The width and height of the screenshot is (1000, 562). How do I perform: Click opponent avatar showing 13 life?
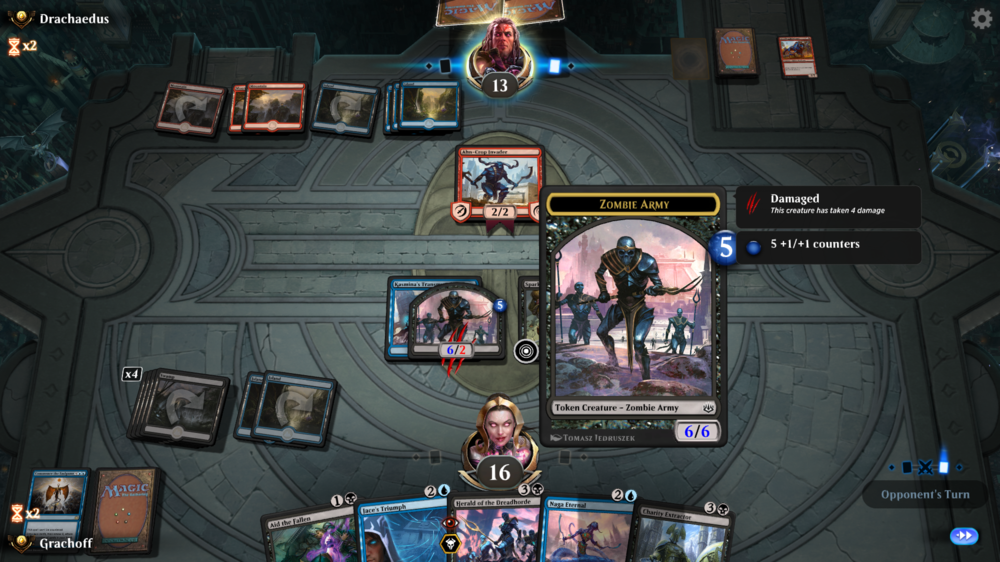pyautogui.click(x=498, y=55)
